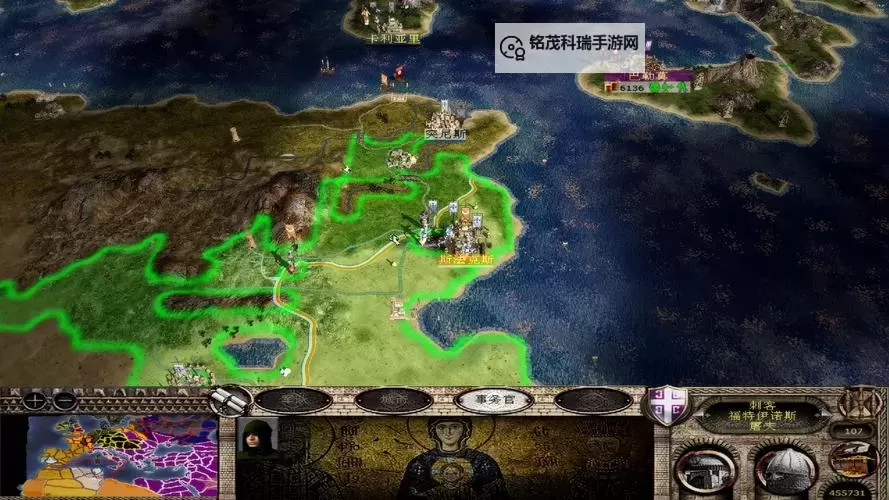Image resolution: width=889 pixels, height=500 pixels.
Task: Switch to the 军队 armies tab
Action: click(292, 401)
